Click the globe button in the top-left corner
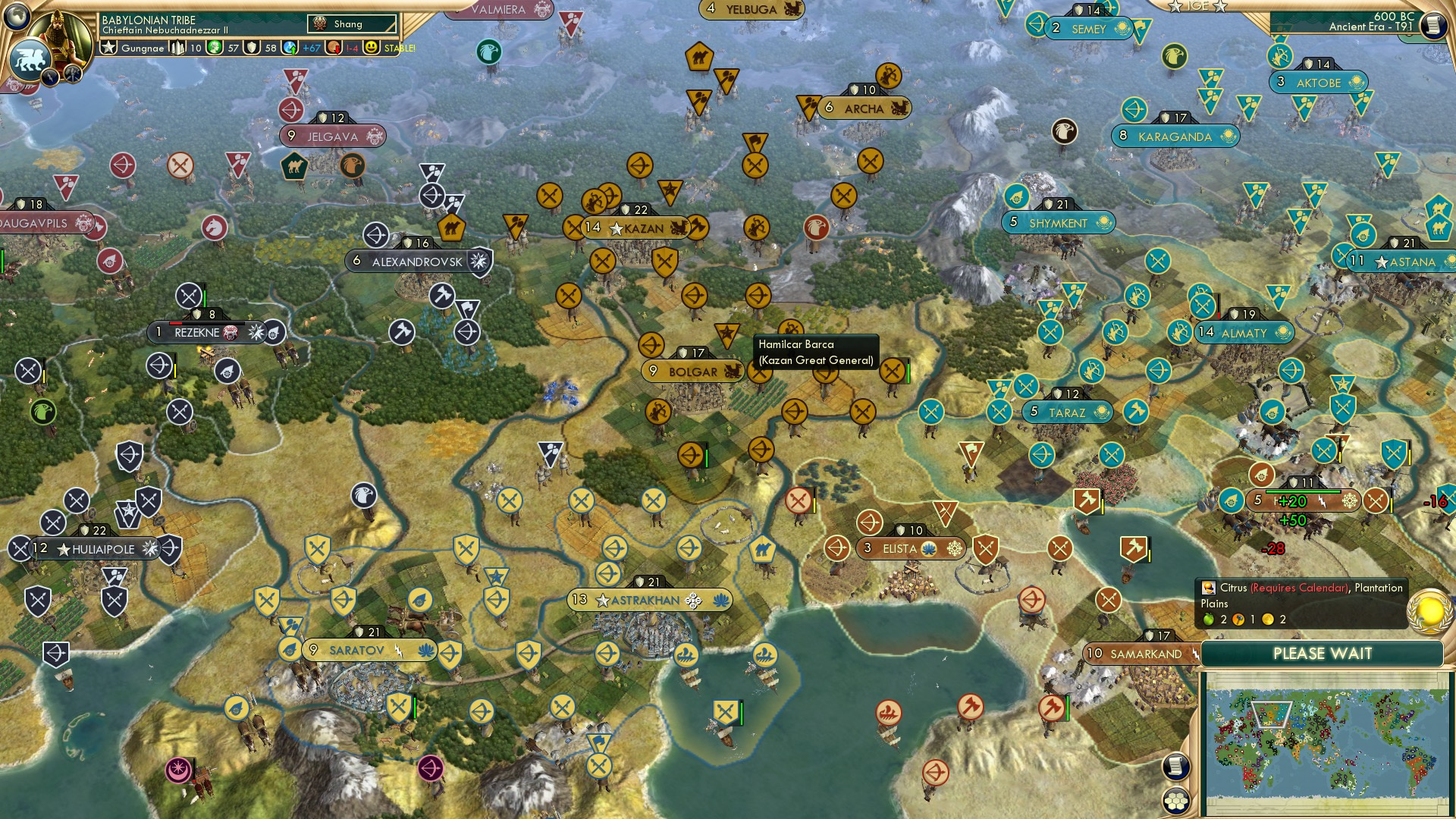The width and height of the screenshot is (1456, 819). [17, 15]
